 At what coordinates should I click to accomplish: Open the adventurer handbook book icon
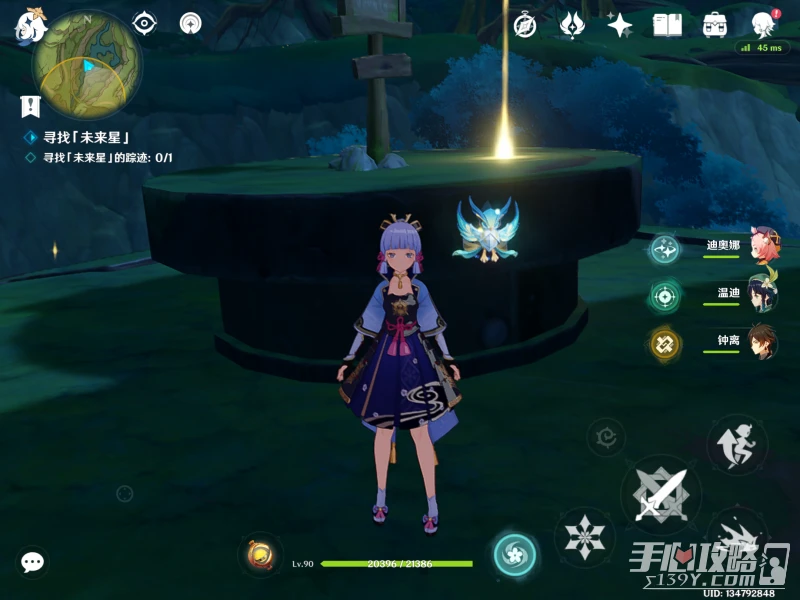coord(667,25)
